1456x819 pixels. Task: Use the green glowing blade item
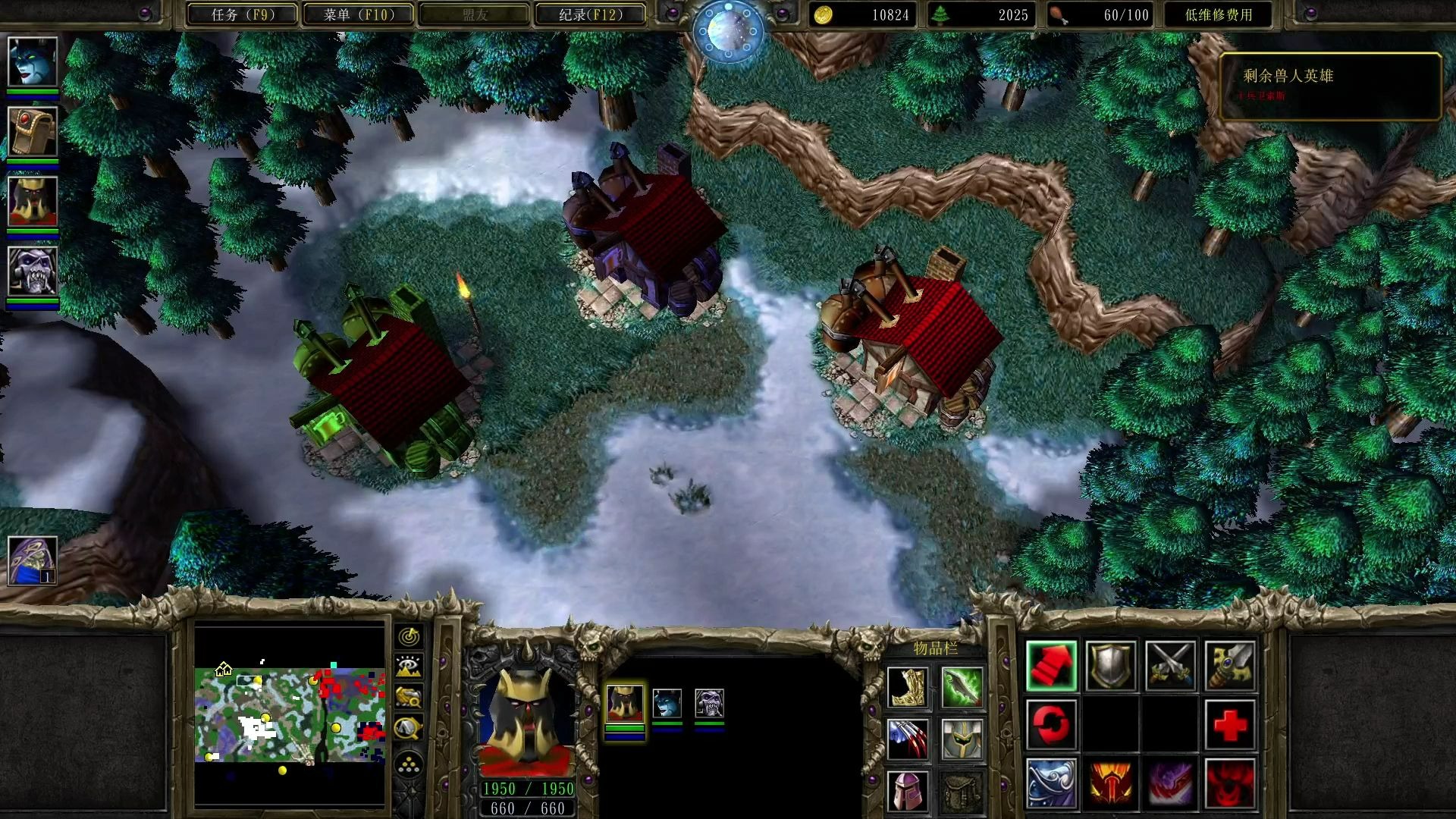pos(962,687)
